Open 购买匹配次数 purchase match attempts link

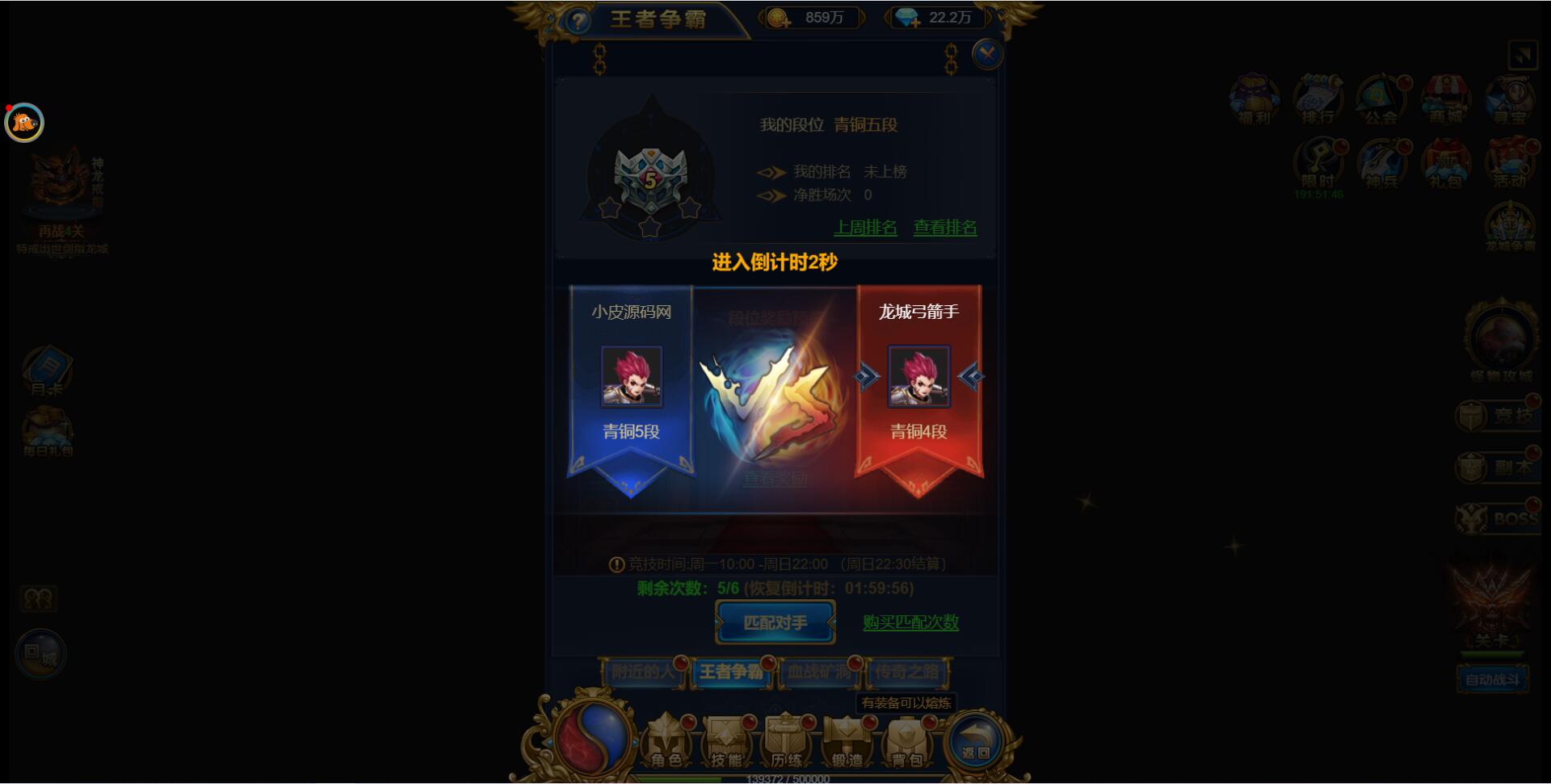pos(910,623)
